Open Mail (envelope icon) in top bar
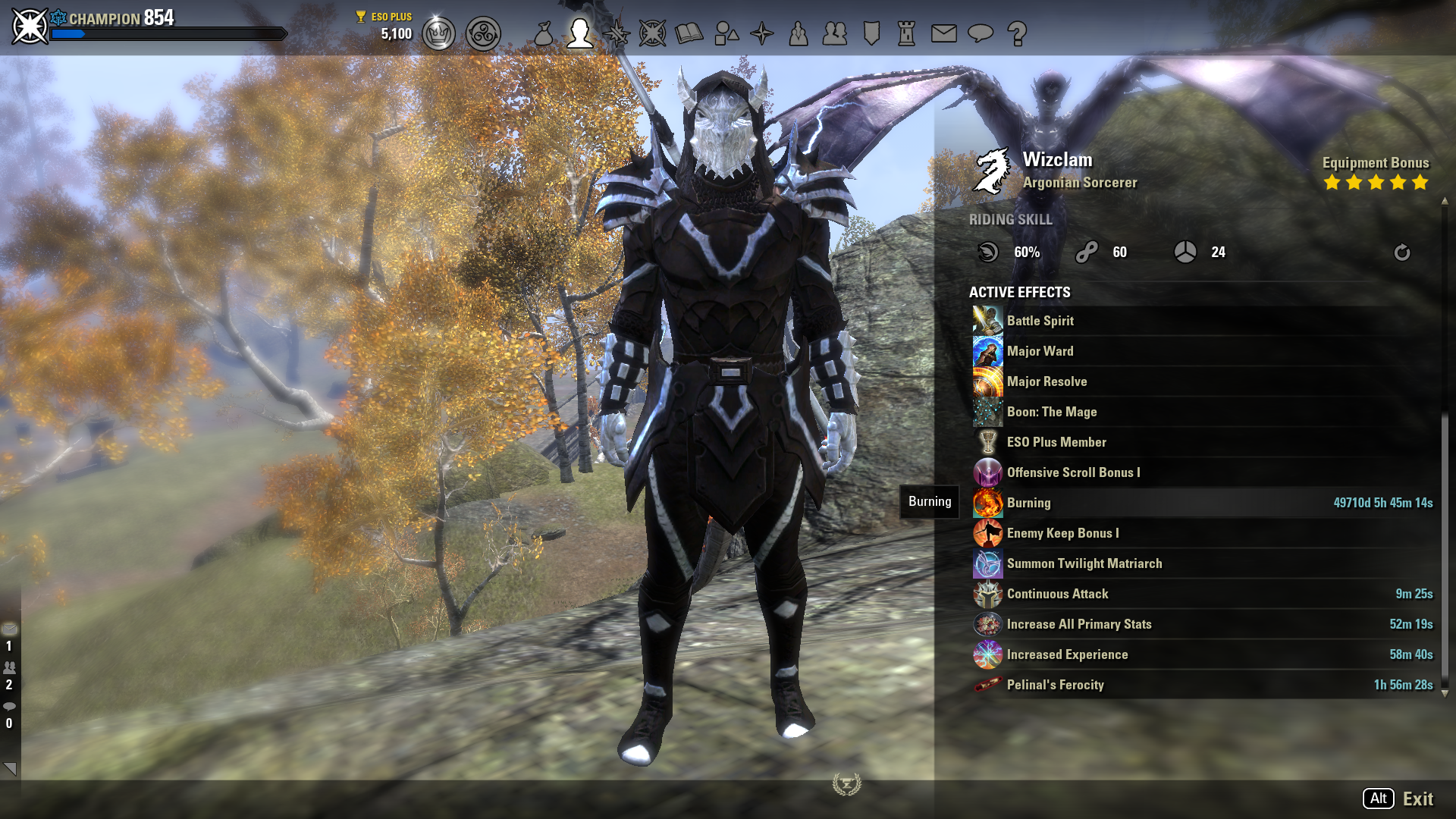 pyautogui.click(x=942, y=33)
